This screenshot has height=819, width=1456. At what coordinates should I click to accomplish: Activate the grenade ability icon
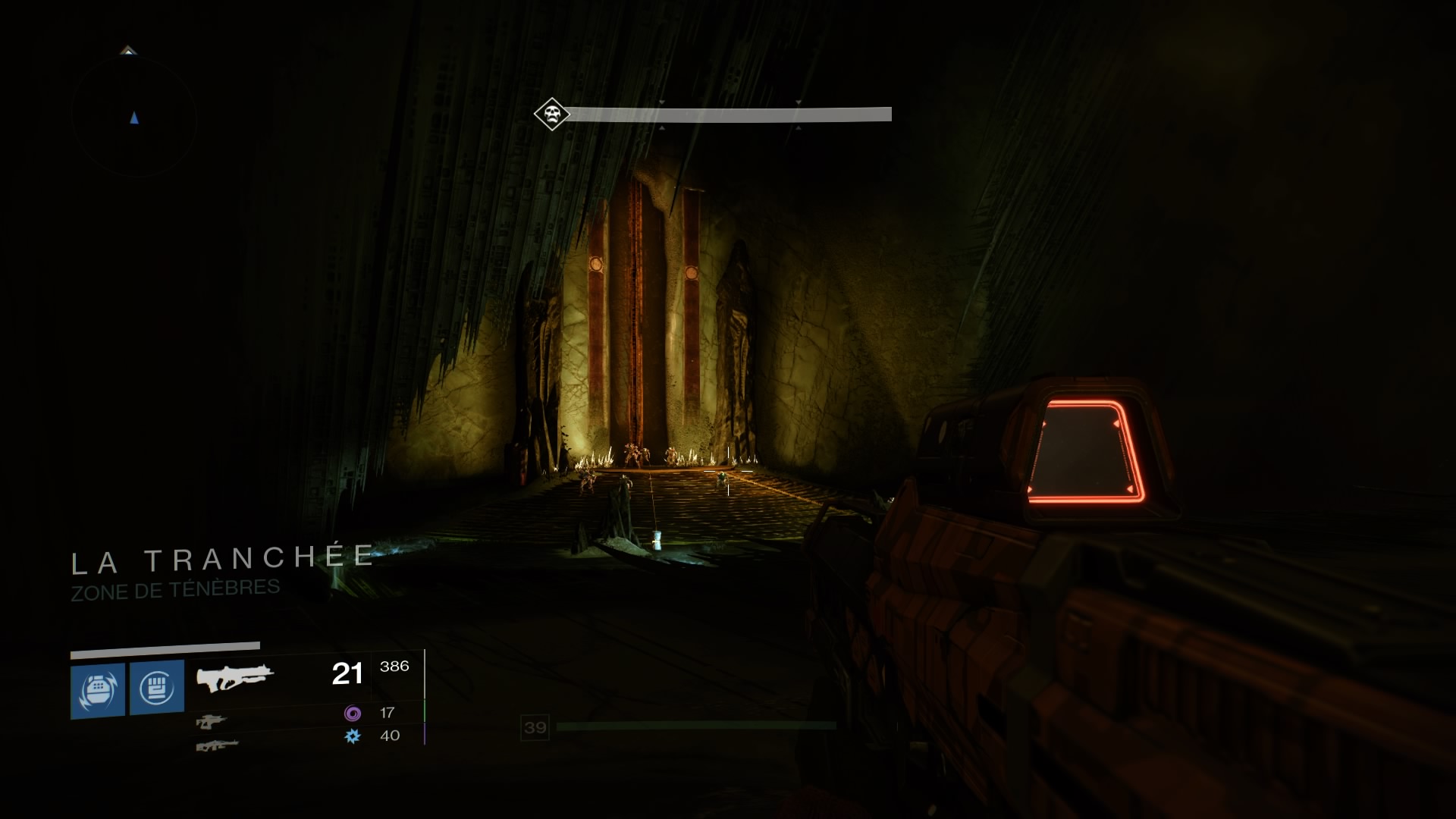coord(98,690)
